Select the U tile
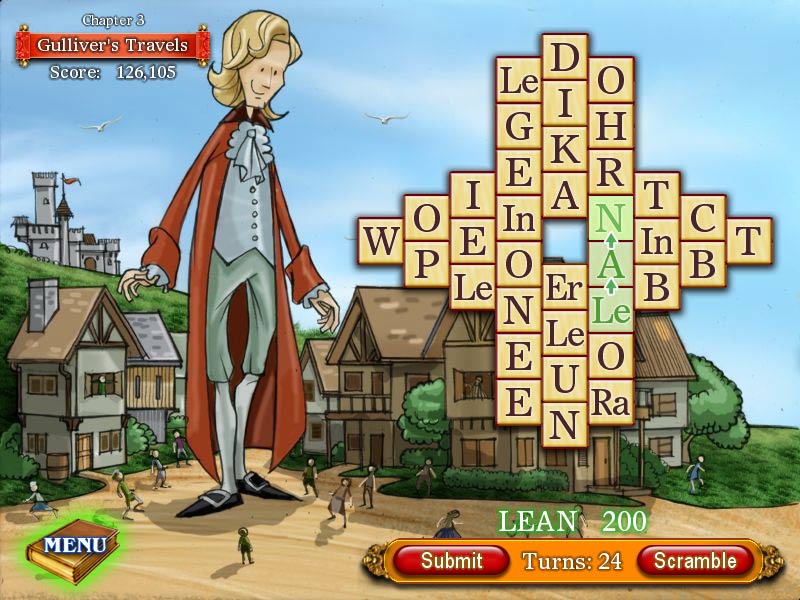This screenshot has width=800, height=600. [x=565, y=379]
